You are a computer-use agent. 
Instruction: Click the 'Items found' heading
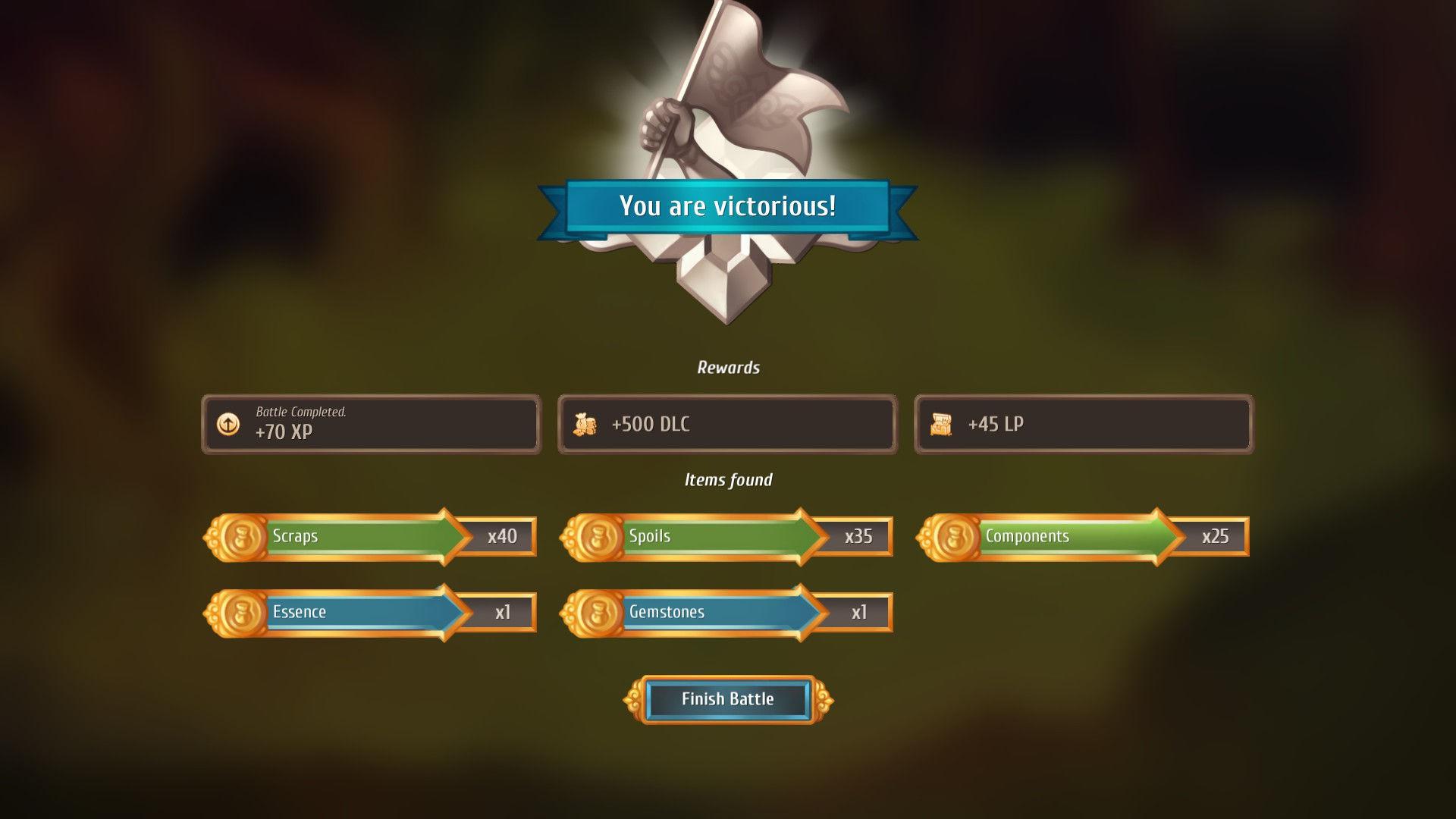coord(728,479)
